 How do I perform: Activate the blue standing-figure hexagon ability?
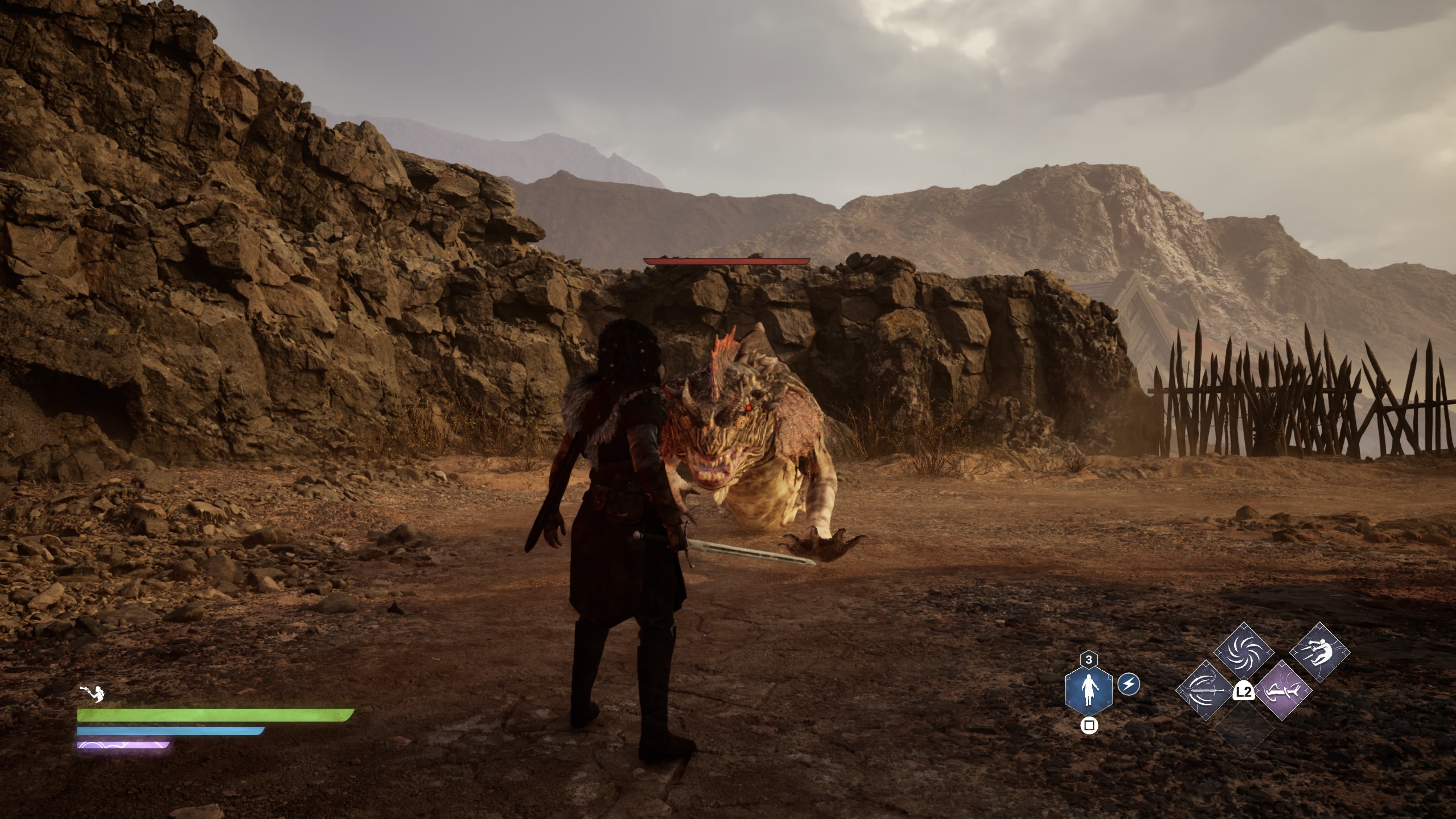coord(1089,690)
